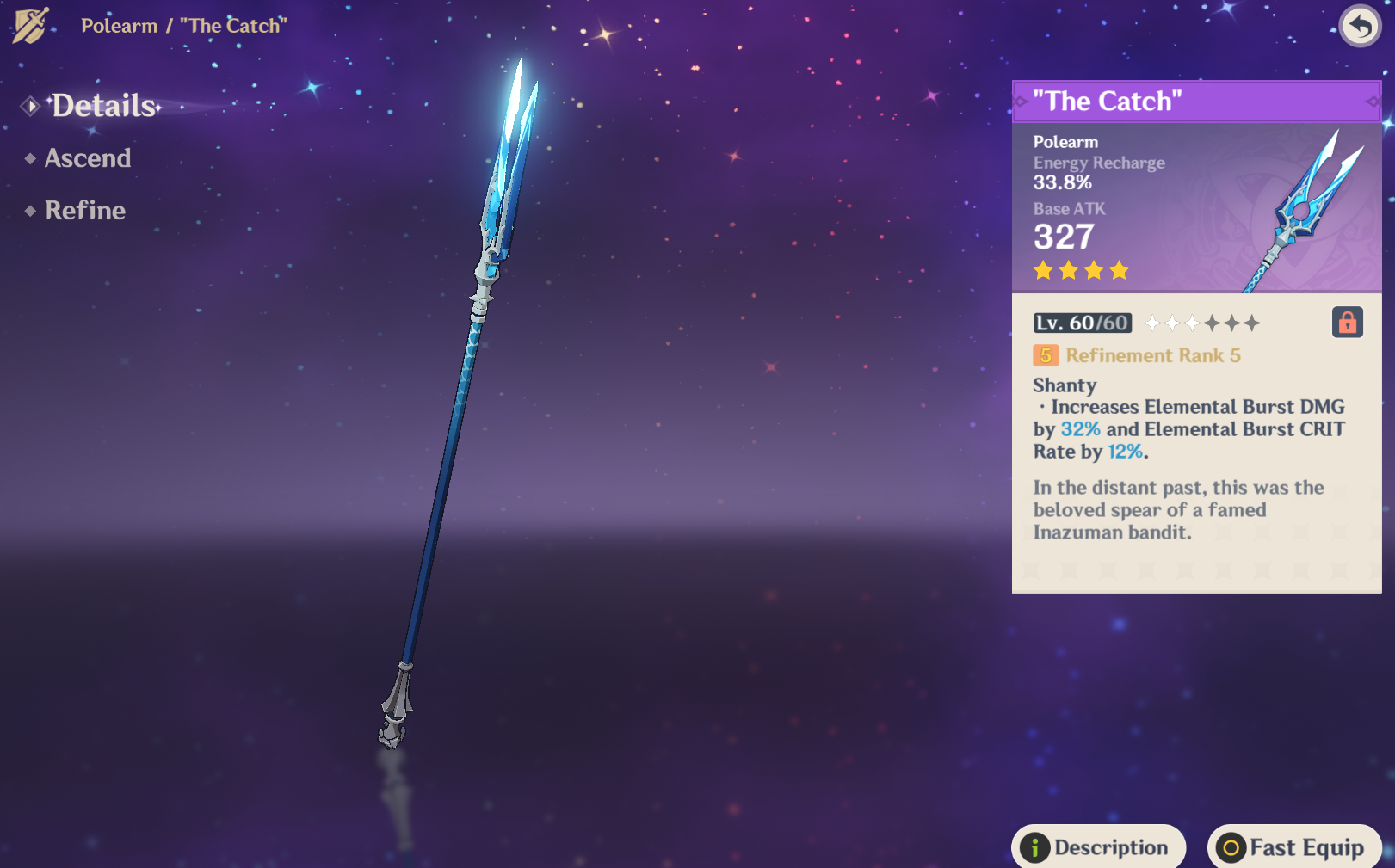Click the diamond marker beside Details
Viewport: 1395px width, 868px height.
coord(30,106)
